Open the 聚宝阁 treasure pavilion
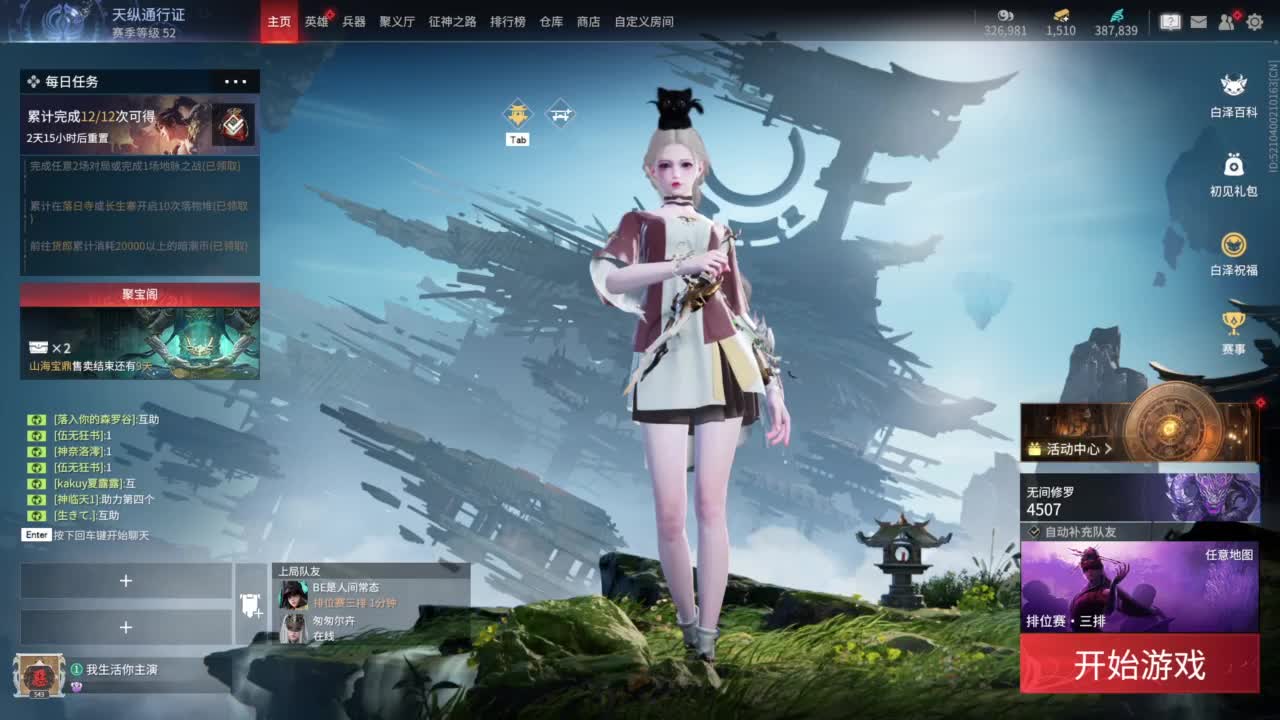 [x=138, y=291]
